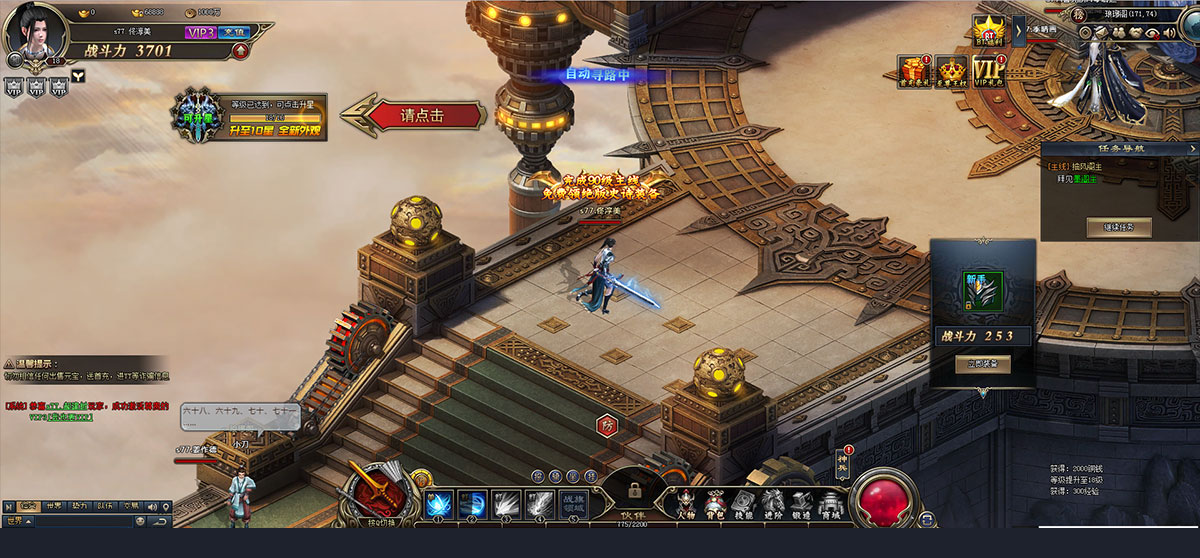
Task: Open the 背包 bag inventory
Action: (715, 502)
